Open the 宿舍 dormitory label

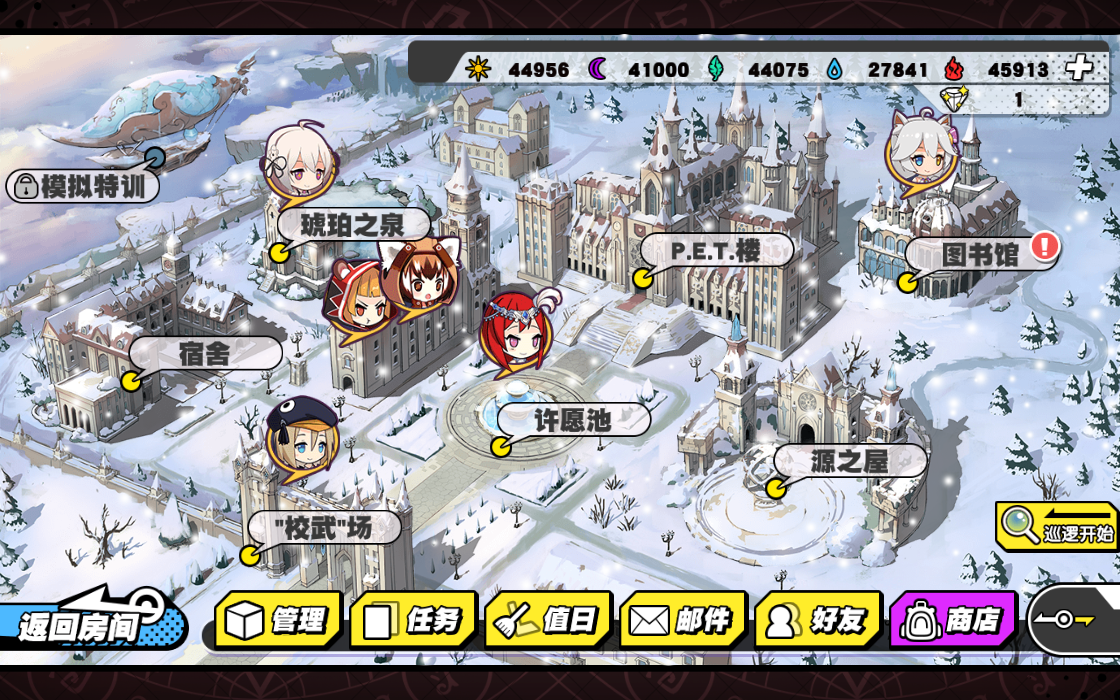point(205,353)
